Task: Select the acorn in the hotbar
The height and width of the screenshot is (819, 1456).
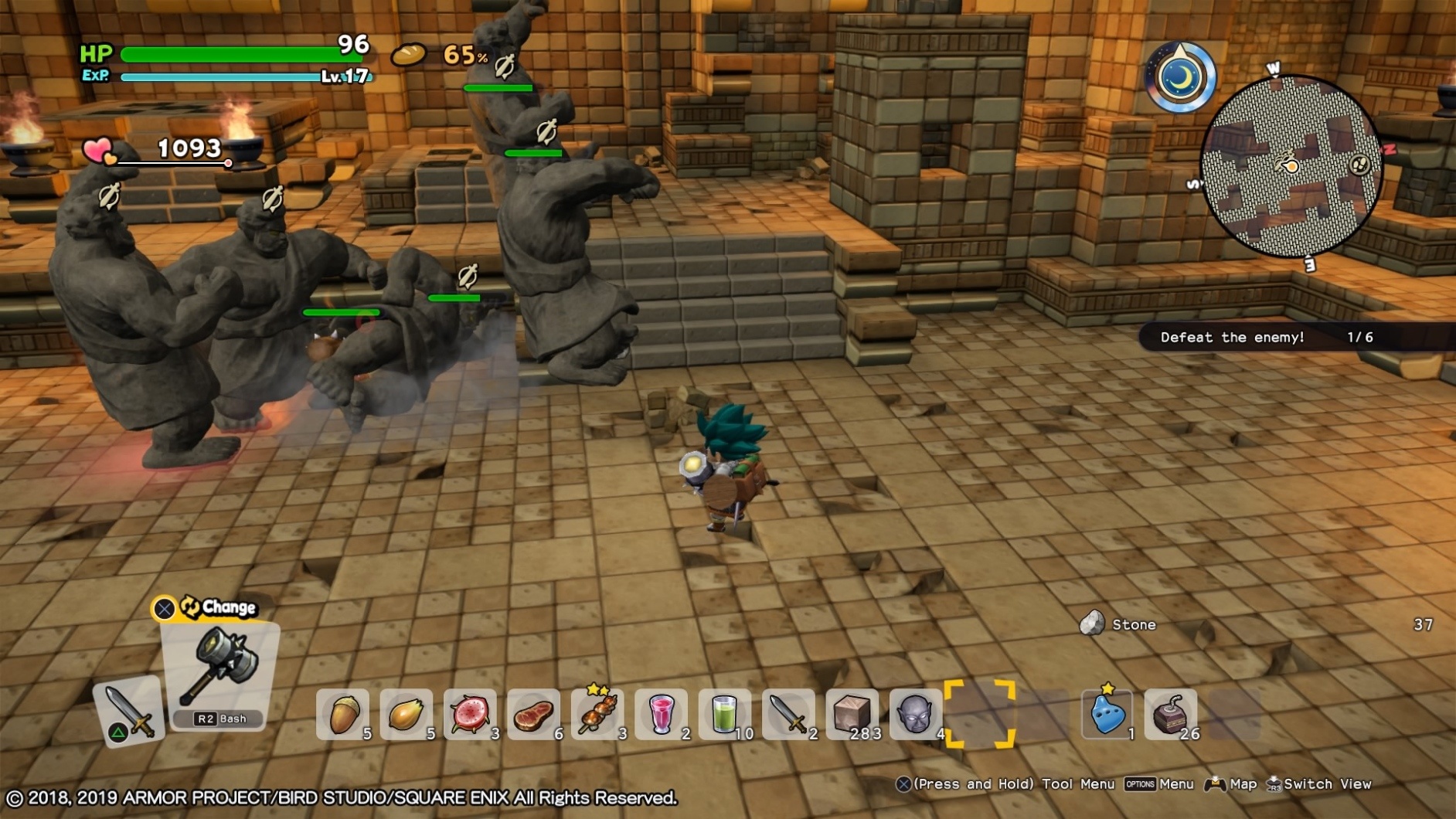Action: (x=342, y=712)
